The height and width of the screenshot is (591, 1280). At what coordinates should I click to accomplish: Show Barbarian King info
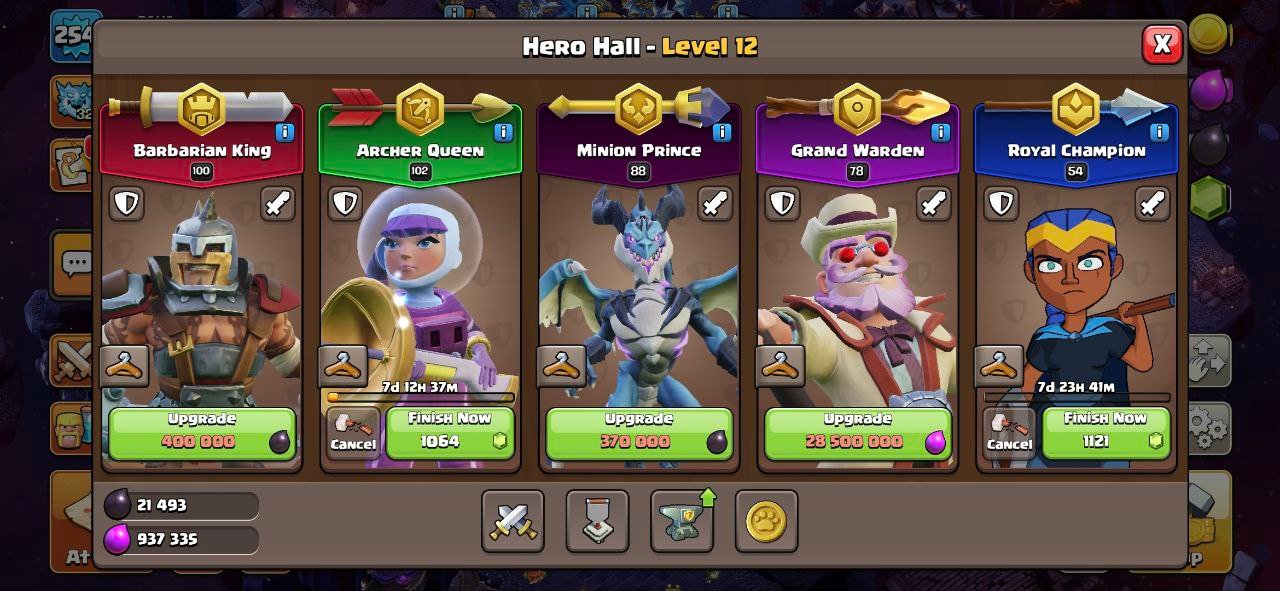click(284, 132)
